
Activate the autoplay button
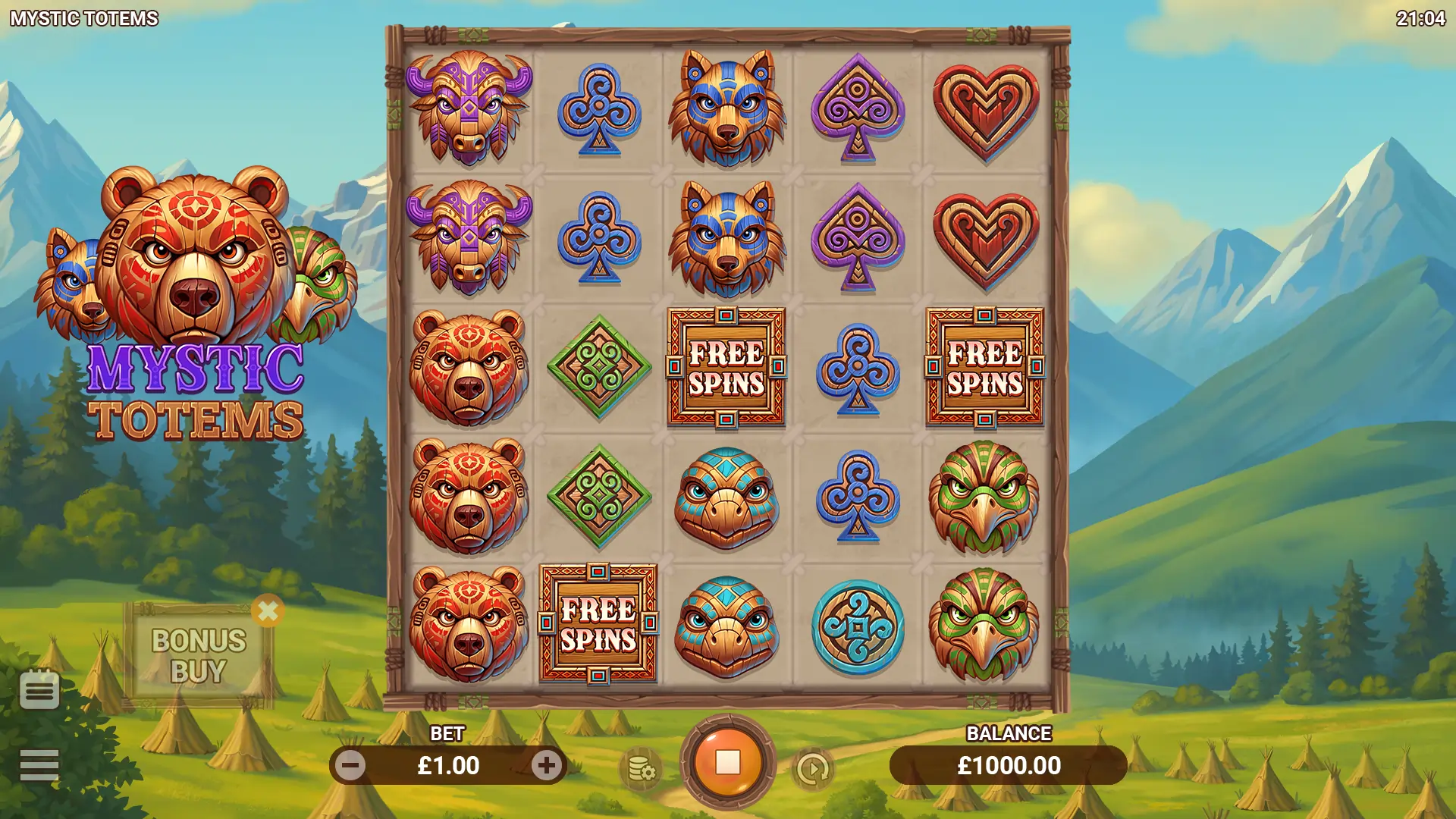coord(813,770)
